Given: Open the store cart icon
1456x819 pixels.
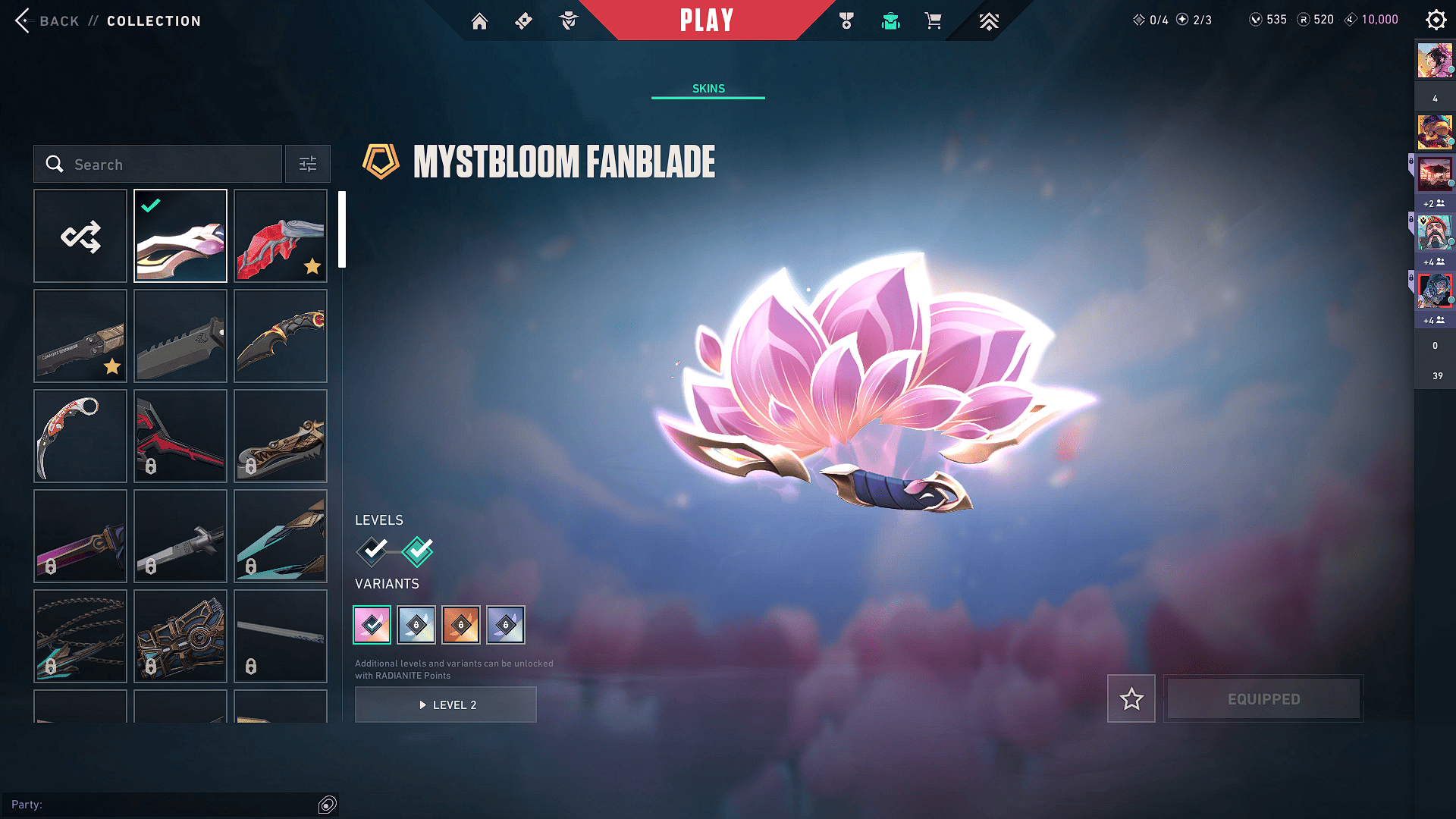Looking at the screenshot, I should pyautogui.click(x=933, y=20).
